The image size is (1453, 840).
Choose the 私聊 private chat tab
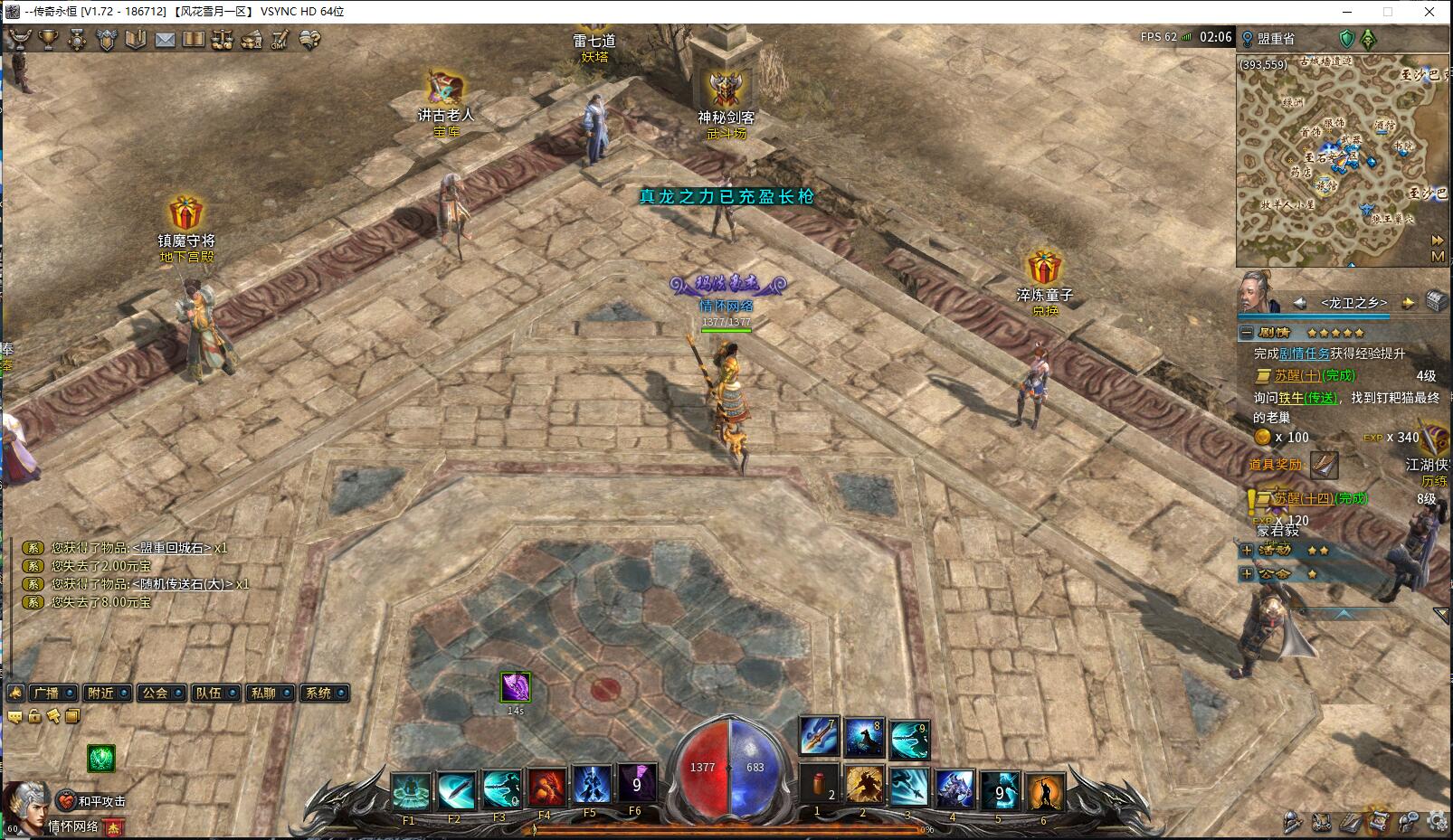[x=270, y=694]
